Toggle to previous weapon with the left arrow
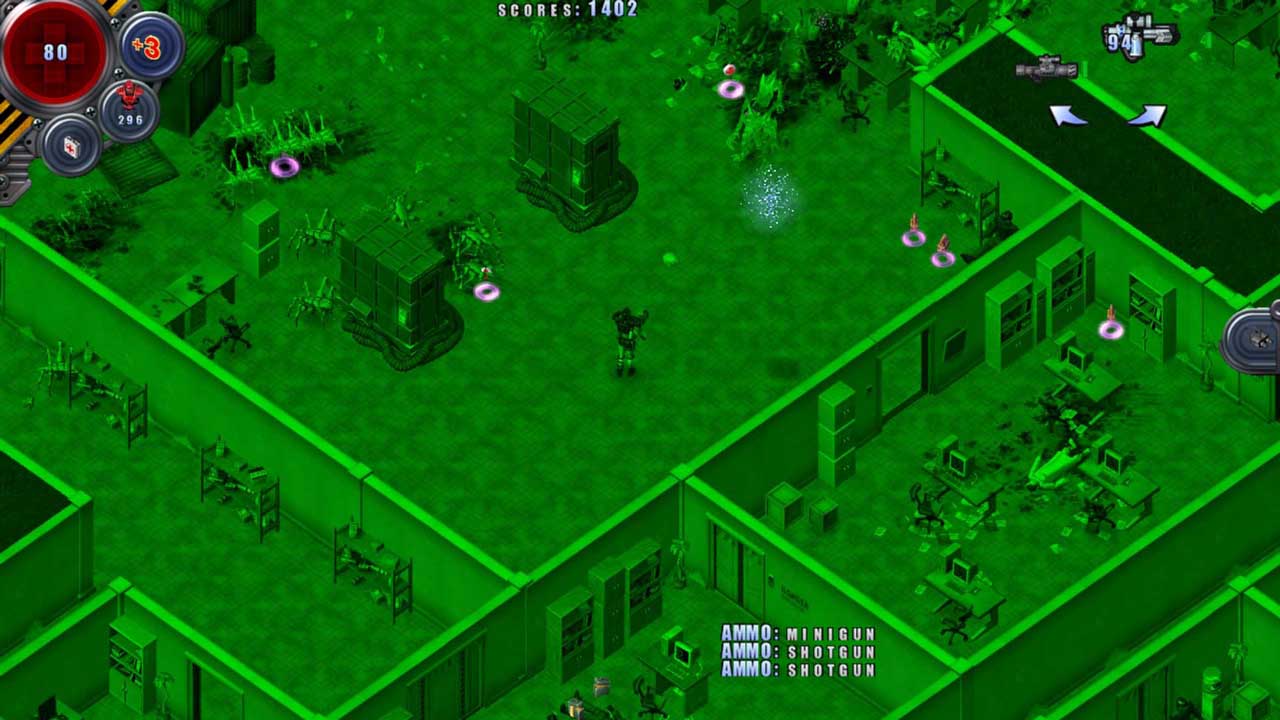1280x720 pixels. pyautogui.click(x=1069, y=115)
